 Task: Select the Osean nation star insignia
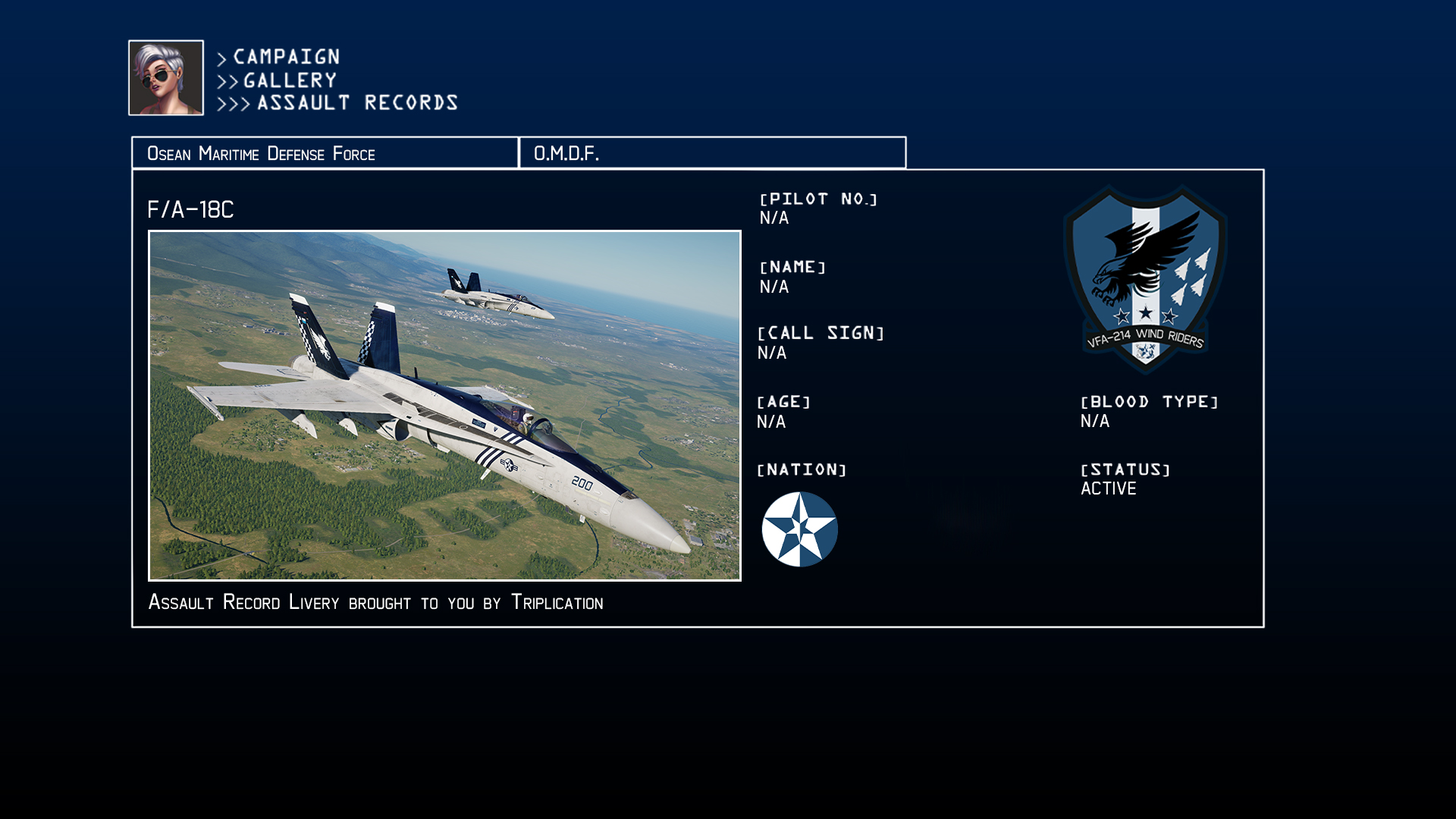799,529
